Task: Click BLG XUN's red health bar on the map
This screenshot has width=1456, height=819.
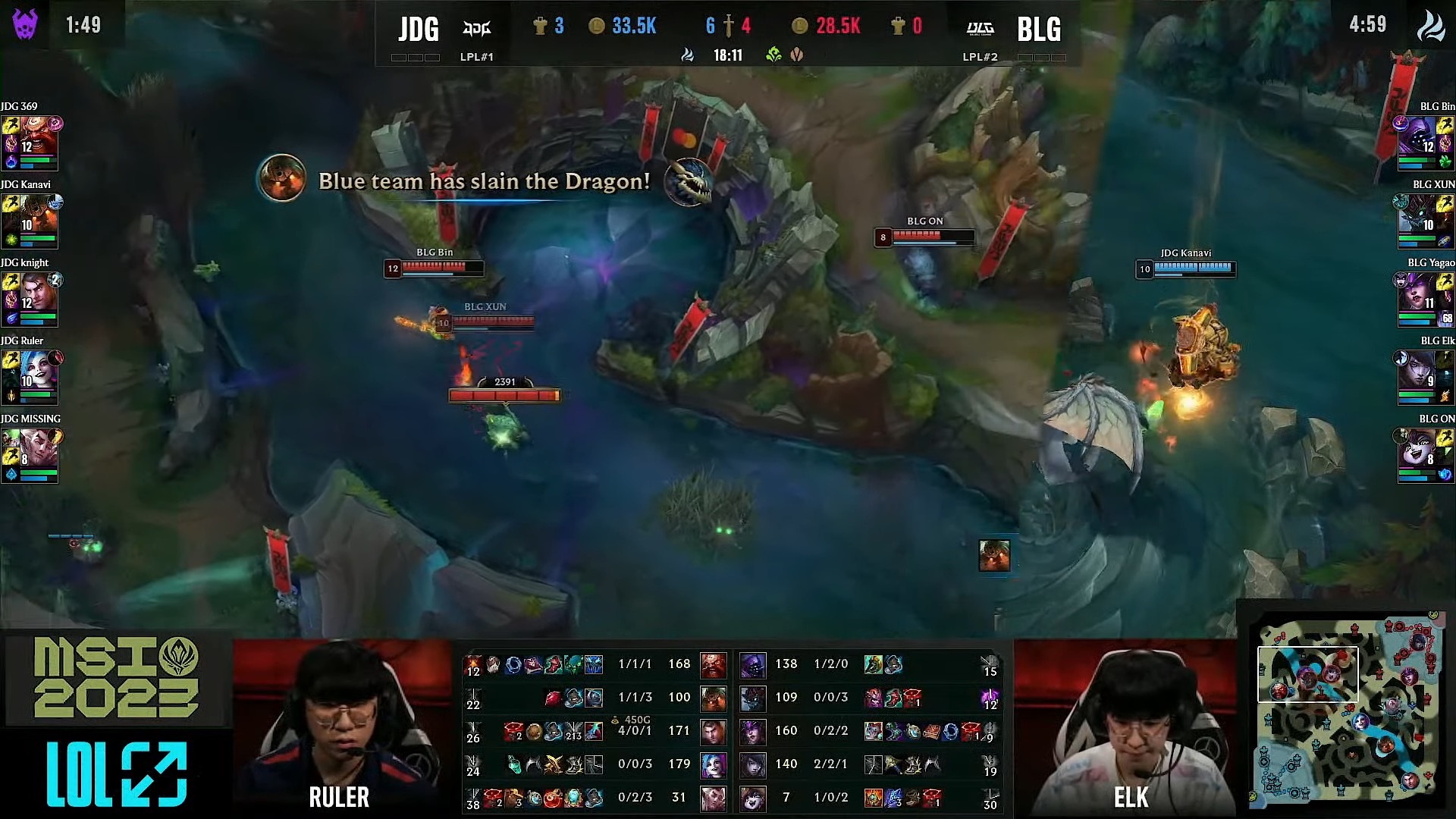Action: pos(491,322)
